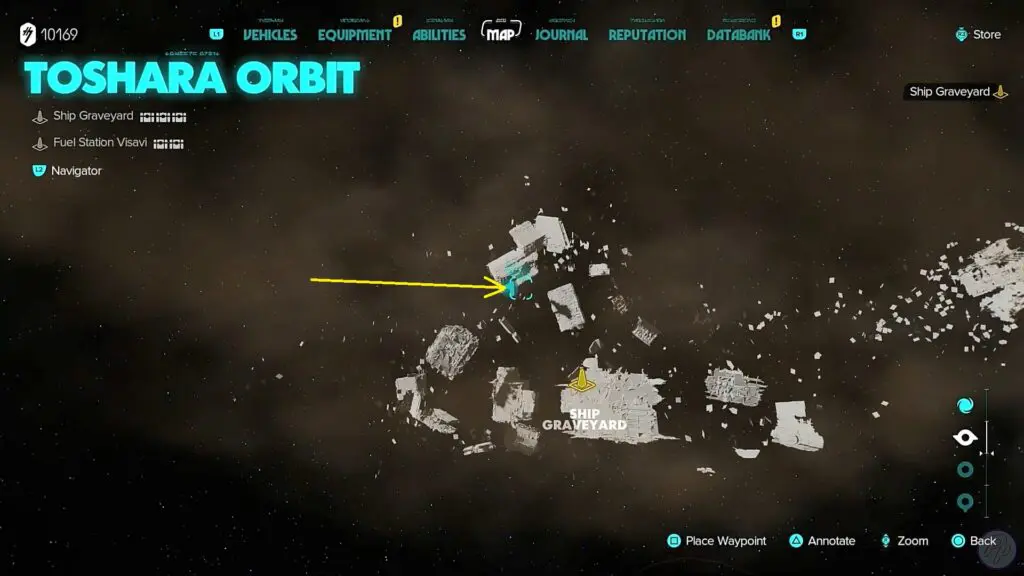
Task: Select the Map tab
Action: [503, 33]
